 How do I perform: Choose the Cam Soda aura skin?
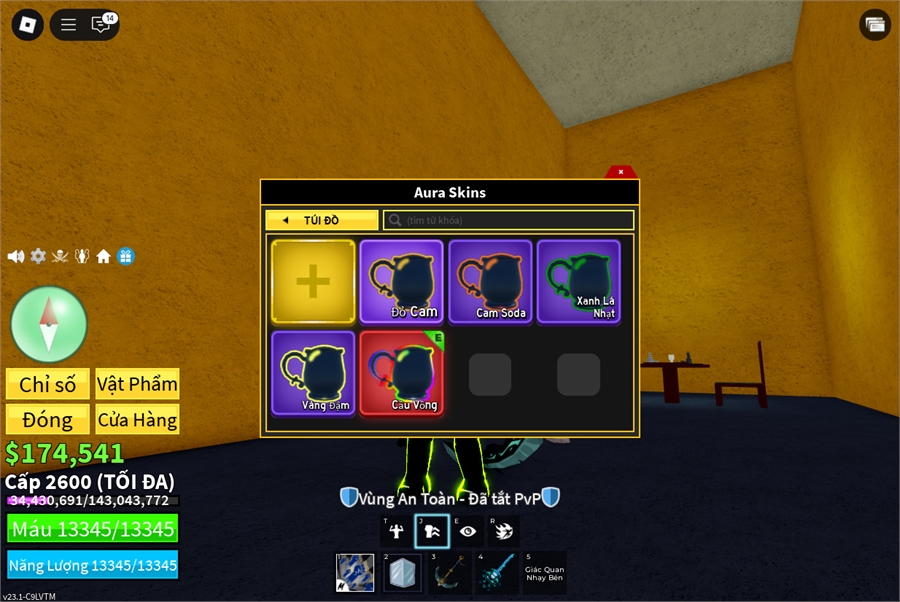(490, 282)
